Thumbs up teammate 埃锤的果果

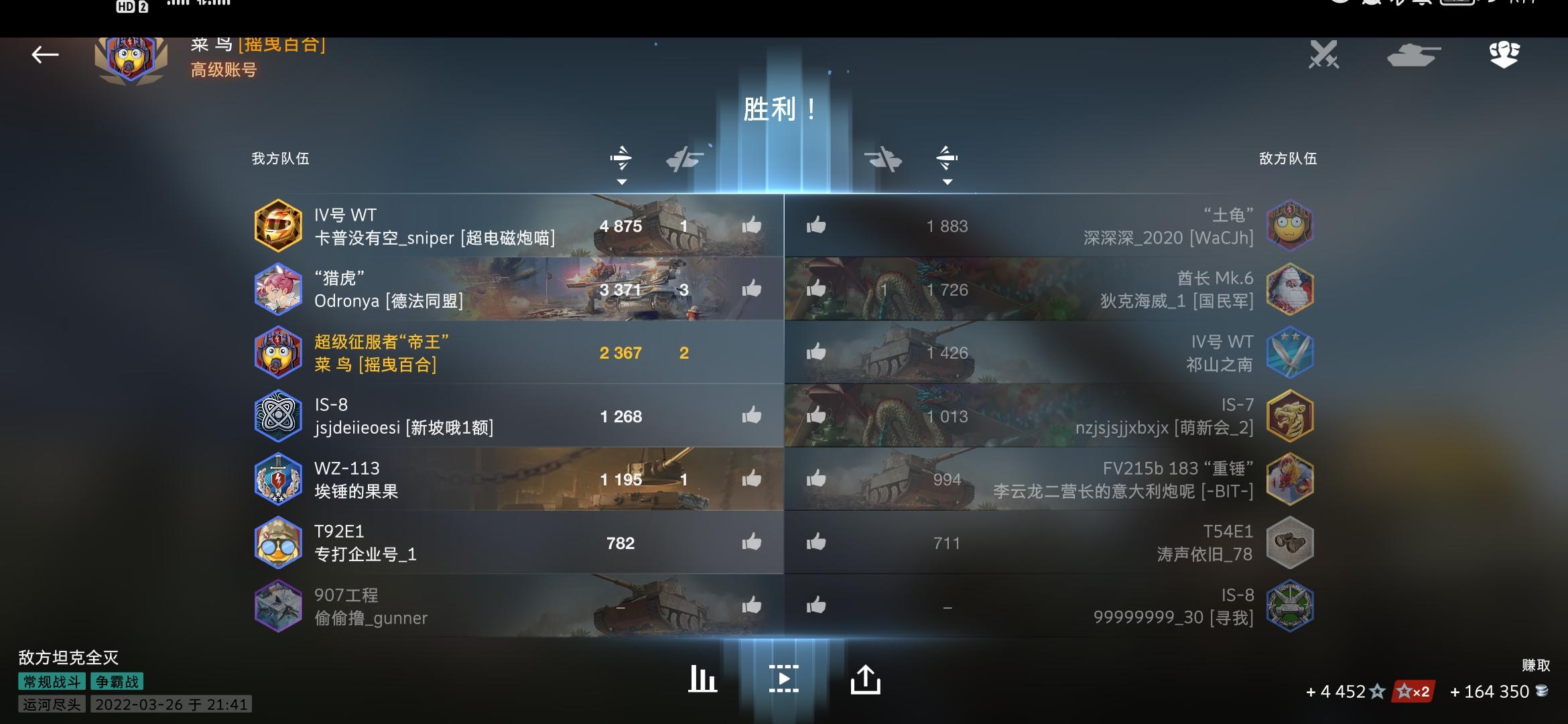pyautogui.click(x=750, y=479)
